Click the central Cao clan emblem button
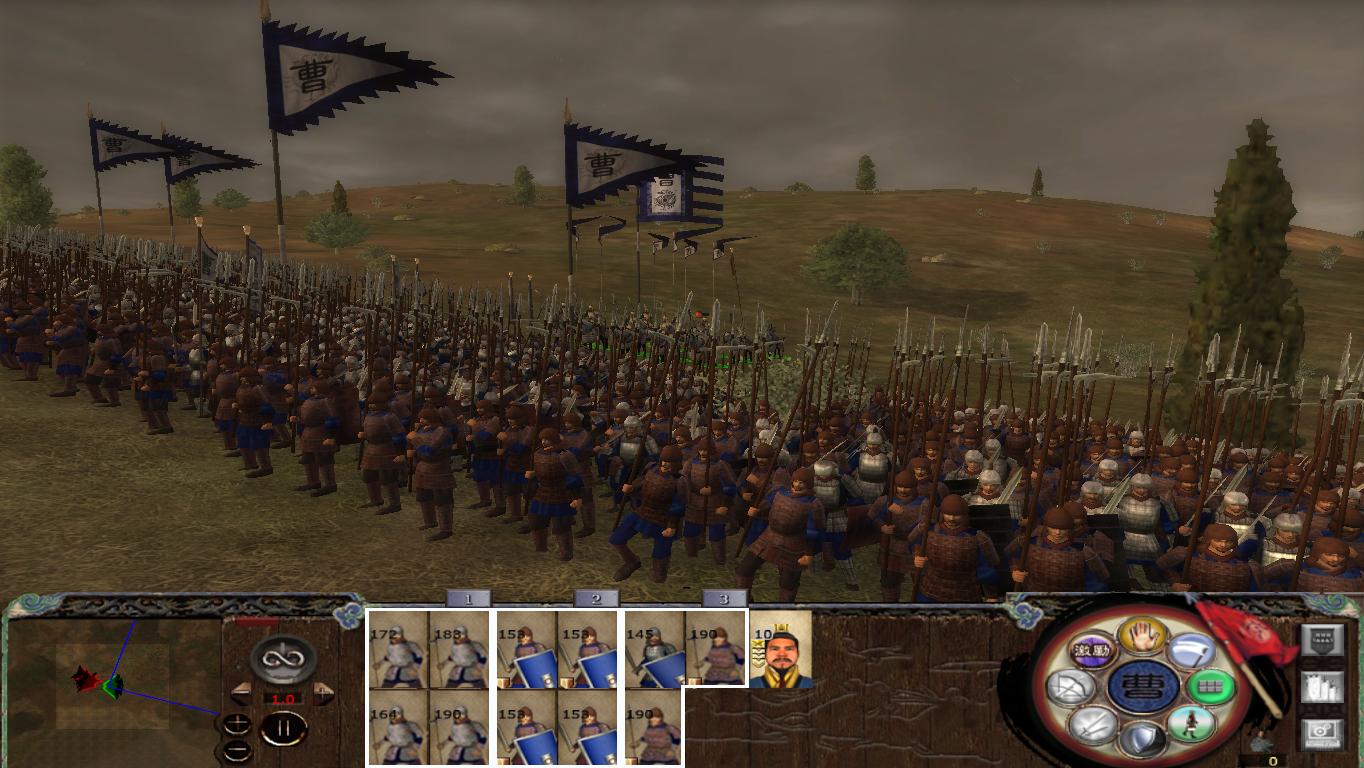 click(1144, 687)
